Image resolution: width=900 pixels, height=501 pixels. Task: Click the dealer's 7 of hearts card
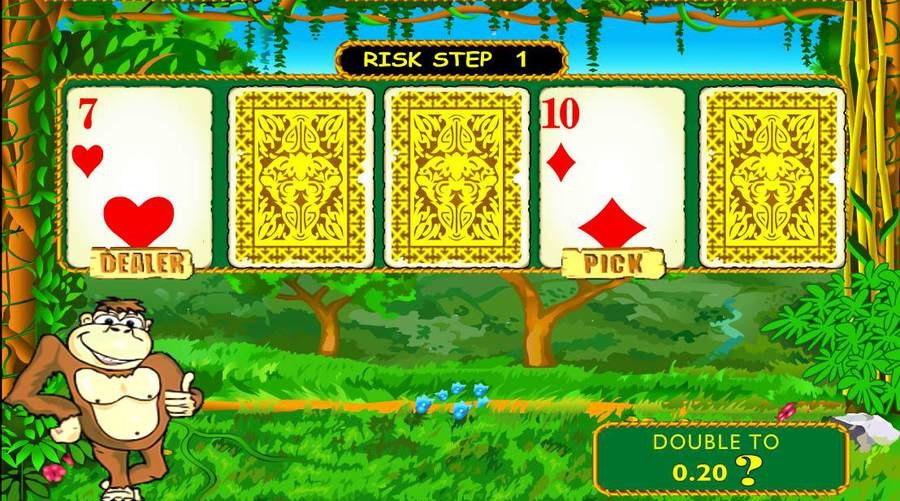point(139,176)
